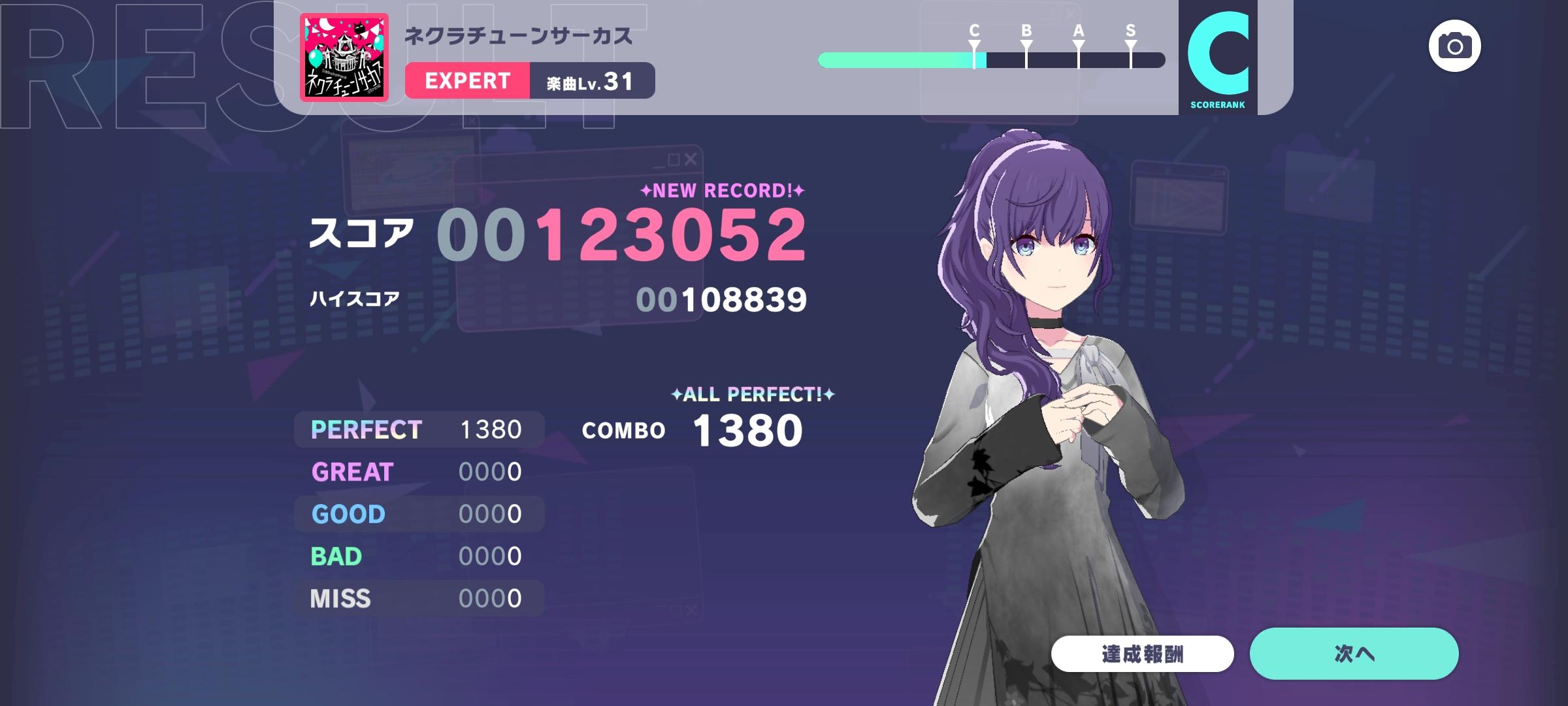Viewport: 1568px width, 706px height.
Task: Select the EXPERT difficulty badge
Action: (x=468, y=81)
